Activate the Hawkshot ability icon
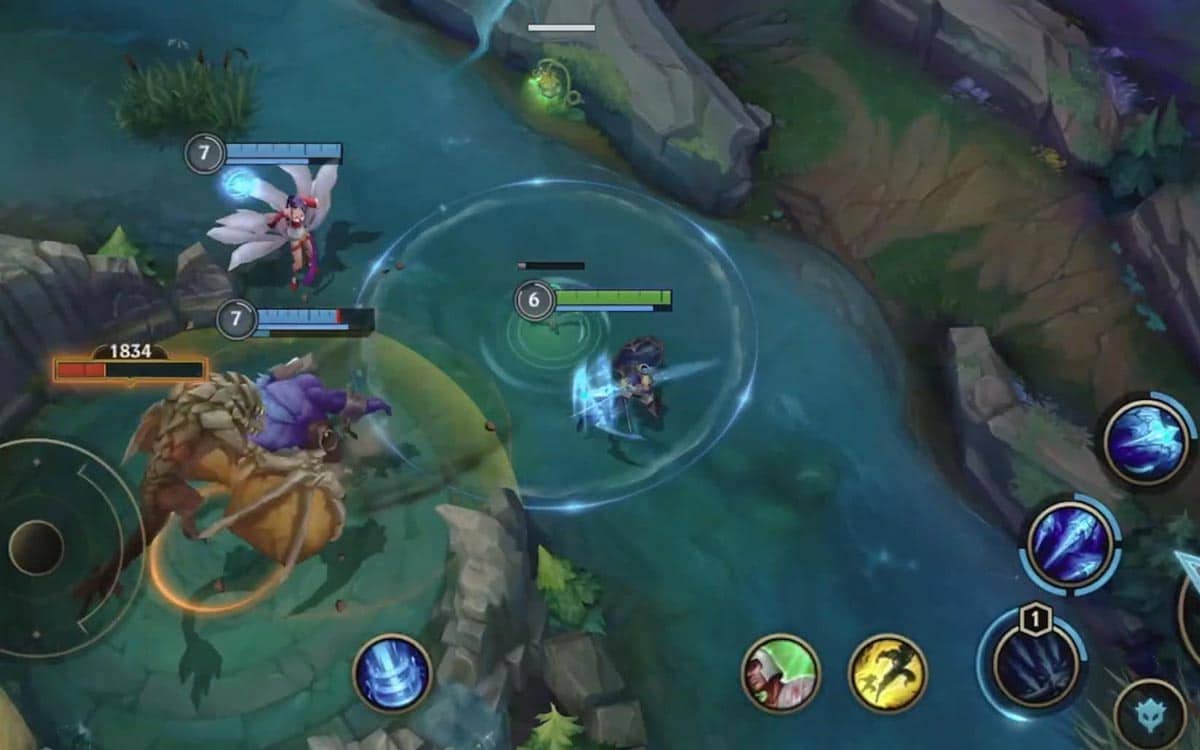The image size is (1200, 750). click(x=1147, y=442)
